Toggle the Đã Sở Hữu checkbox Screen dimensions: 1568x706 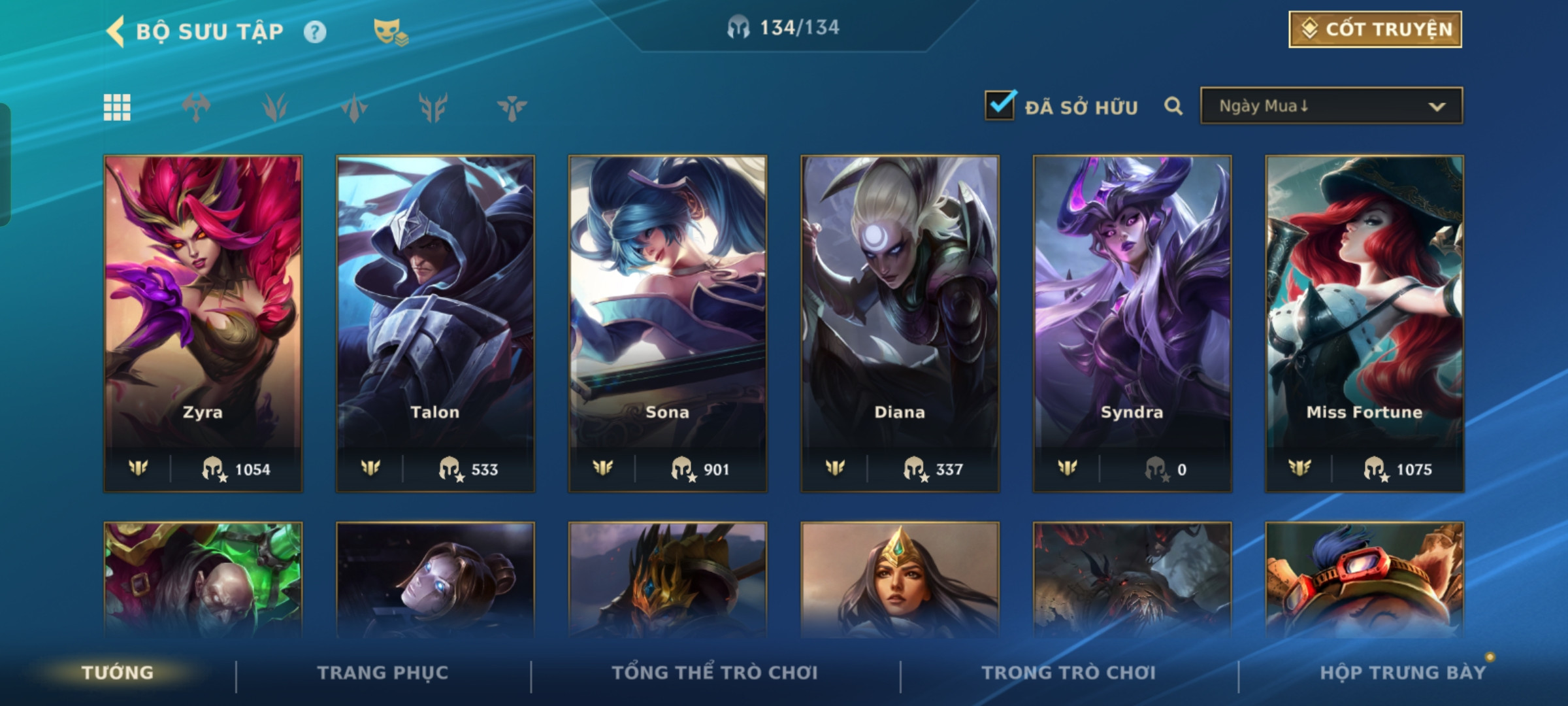click(1000, 106)
